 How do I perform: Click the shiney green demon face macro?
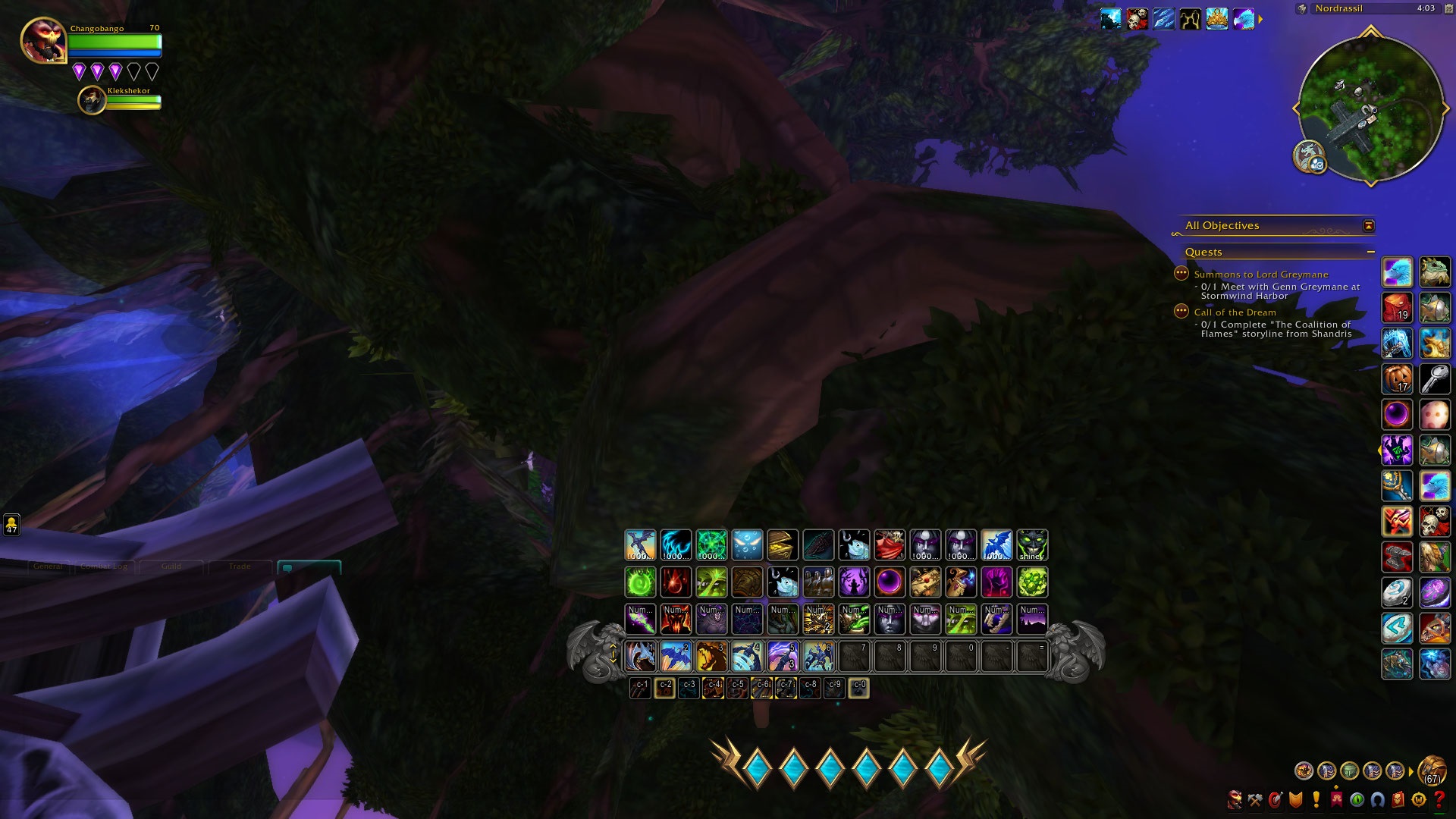(1032, 545)
